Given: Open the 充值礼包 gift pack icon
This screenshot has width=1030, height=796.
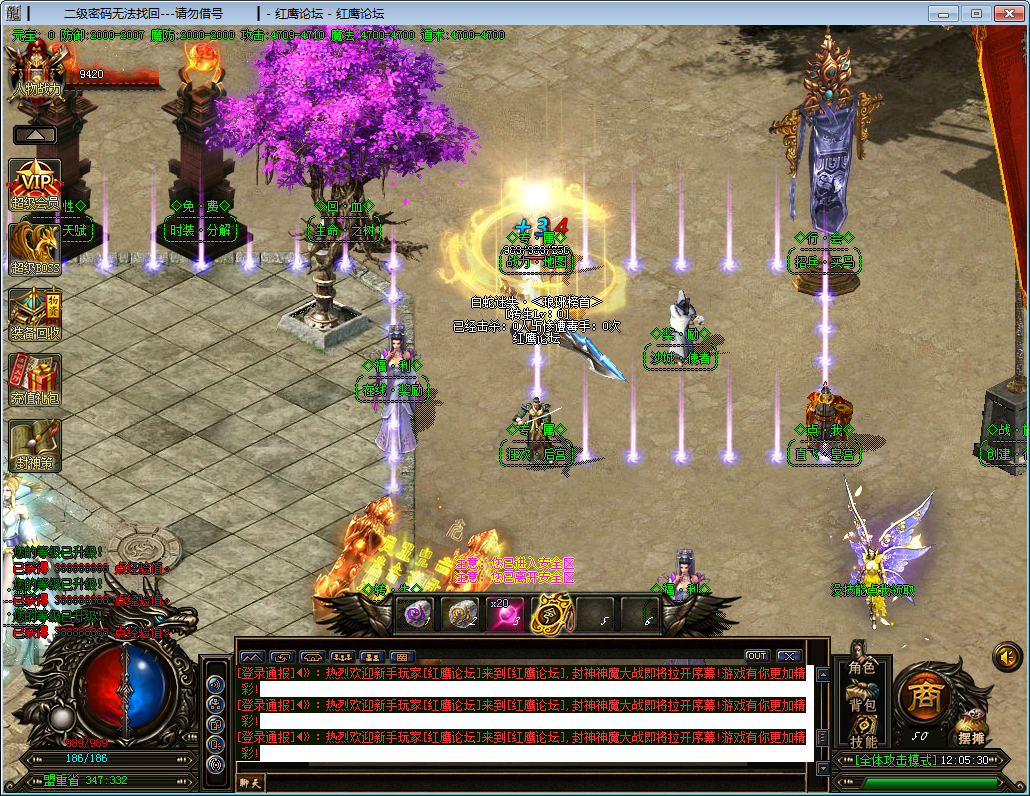Looking at the screenshot, I should [x=35, y=378].
